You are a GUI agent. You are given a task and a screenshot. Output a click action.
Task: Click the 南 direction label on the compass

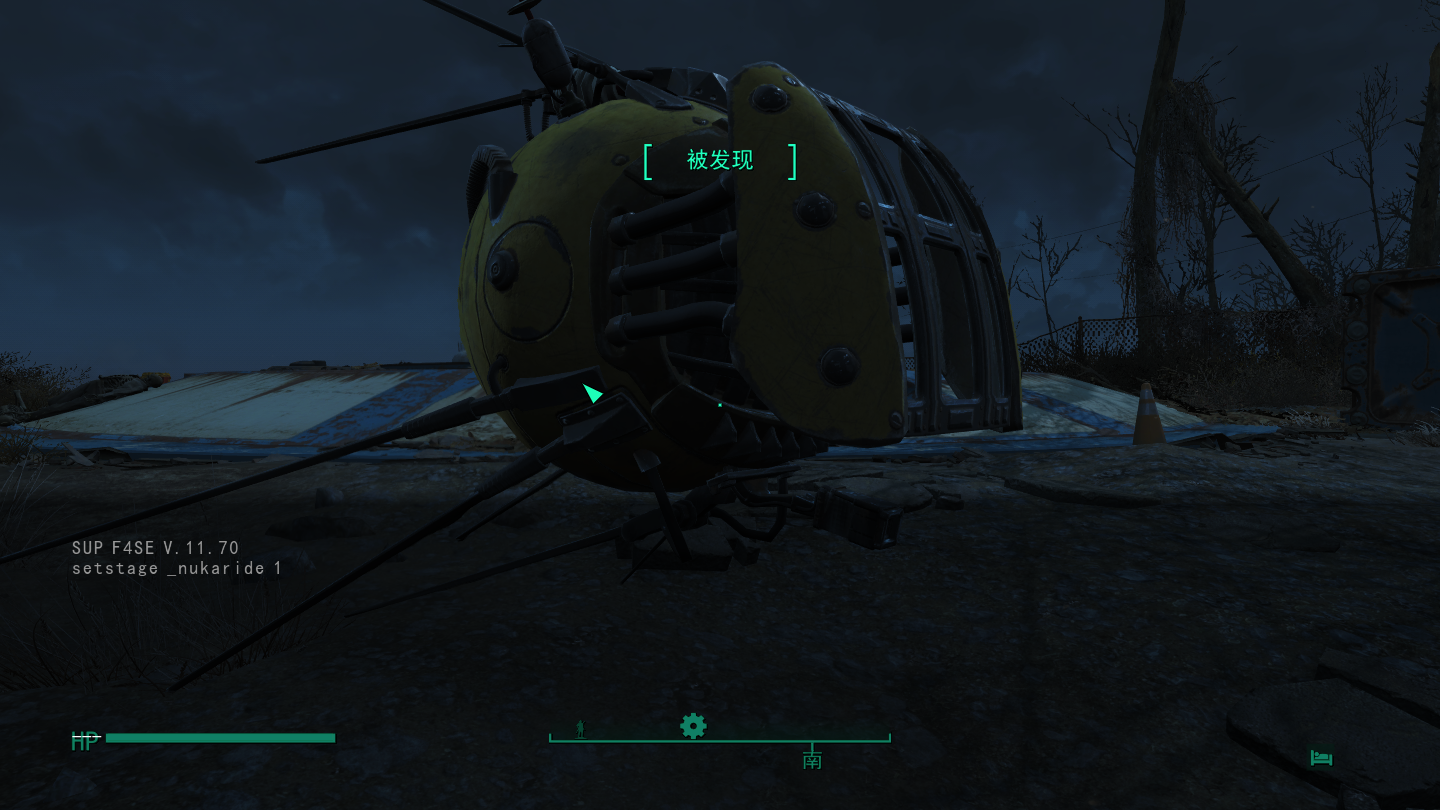812,759
